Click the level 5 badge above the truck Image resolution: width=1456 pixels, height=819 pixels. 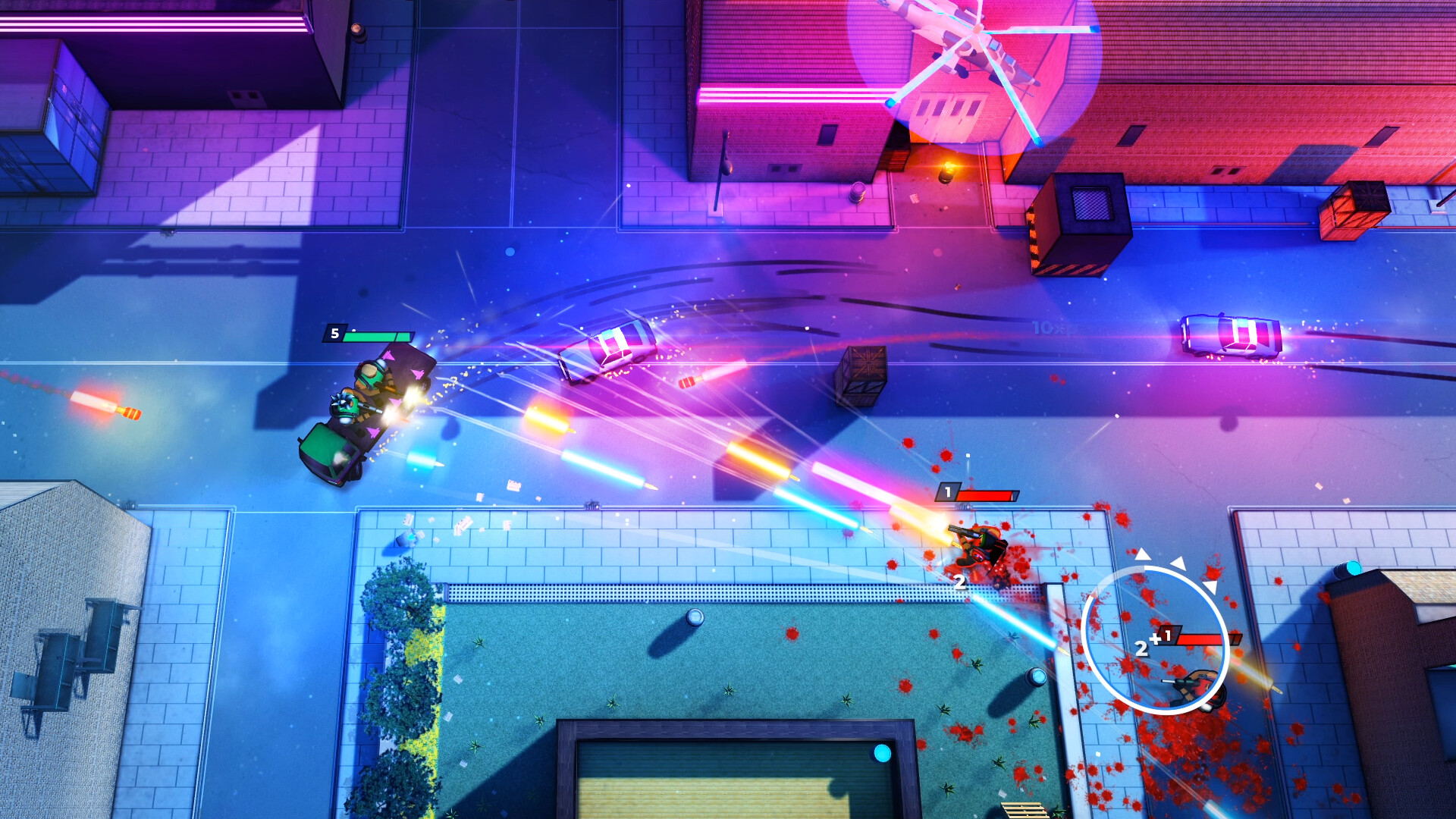pyautogui.click(x=334, y=332)
